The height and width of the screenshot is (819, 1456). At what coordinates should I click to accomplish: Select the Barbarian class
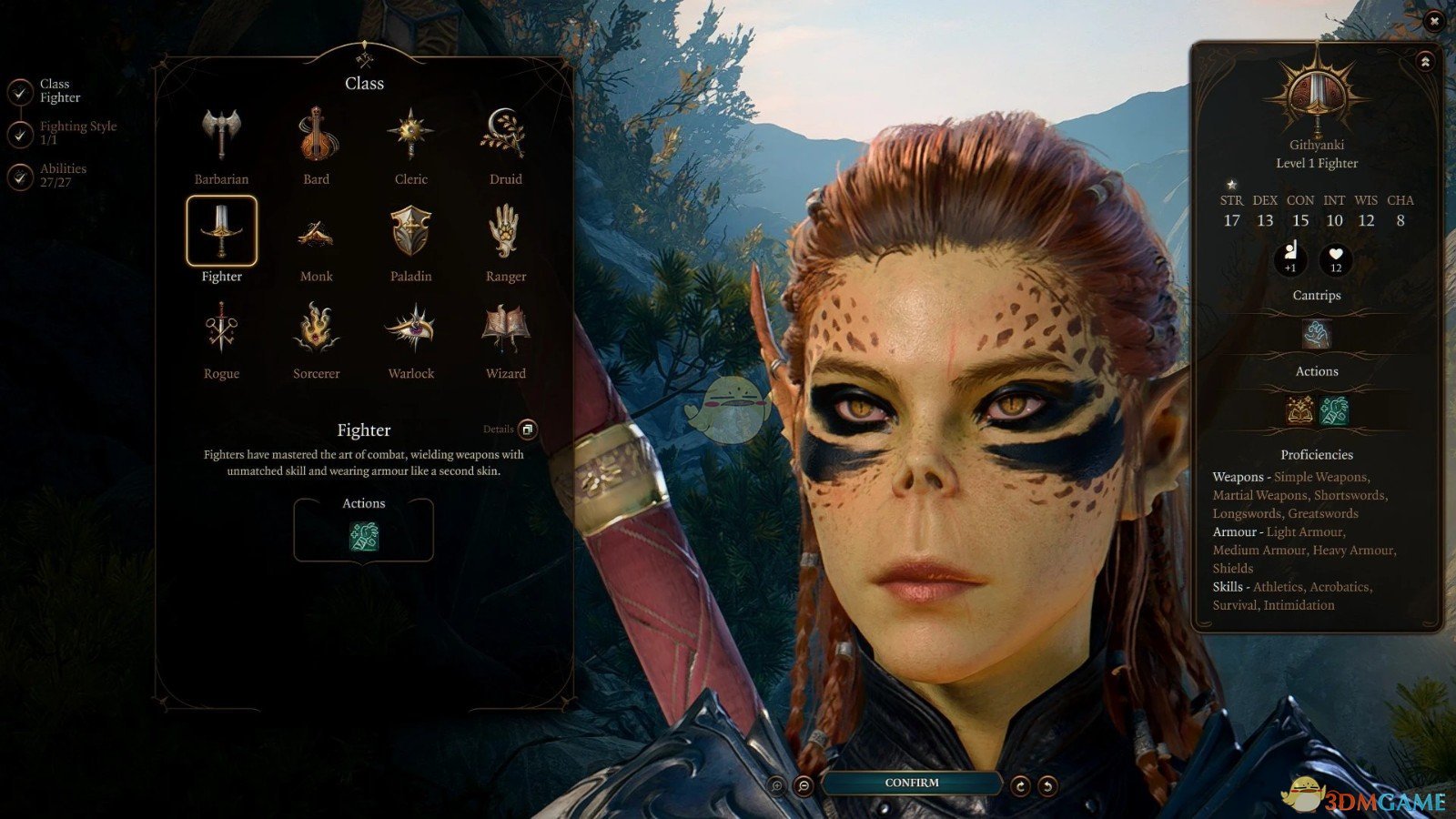[x=221, y=136]
